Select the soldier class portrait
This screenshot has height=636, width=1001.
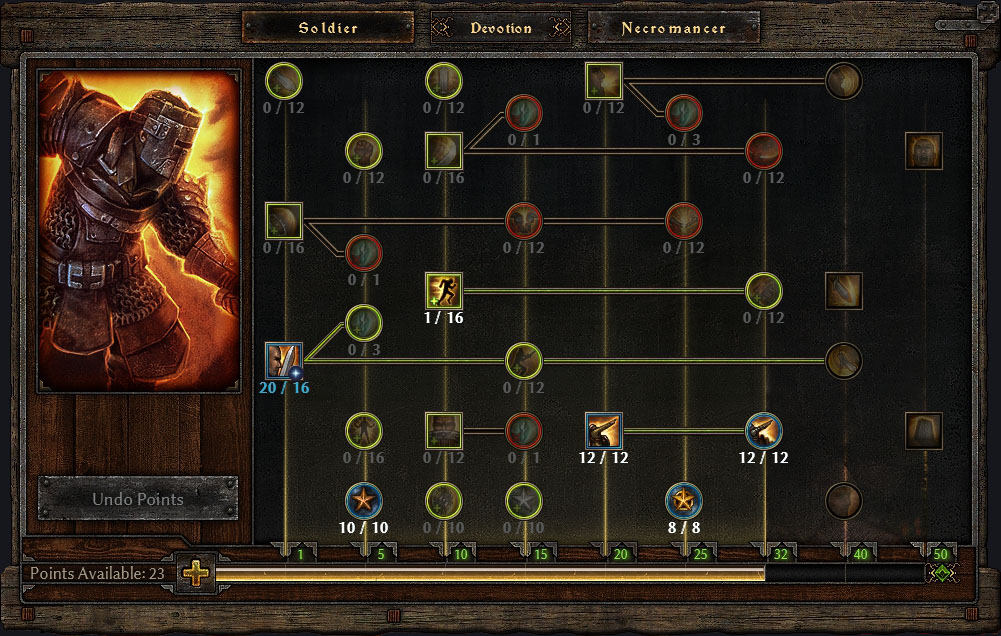139,229
